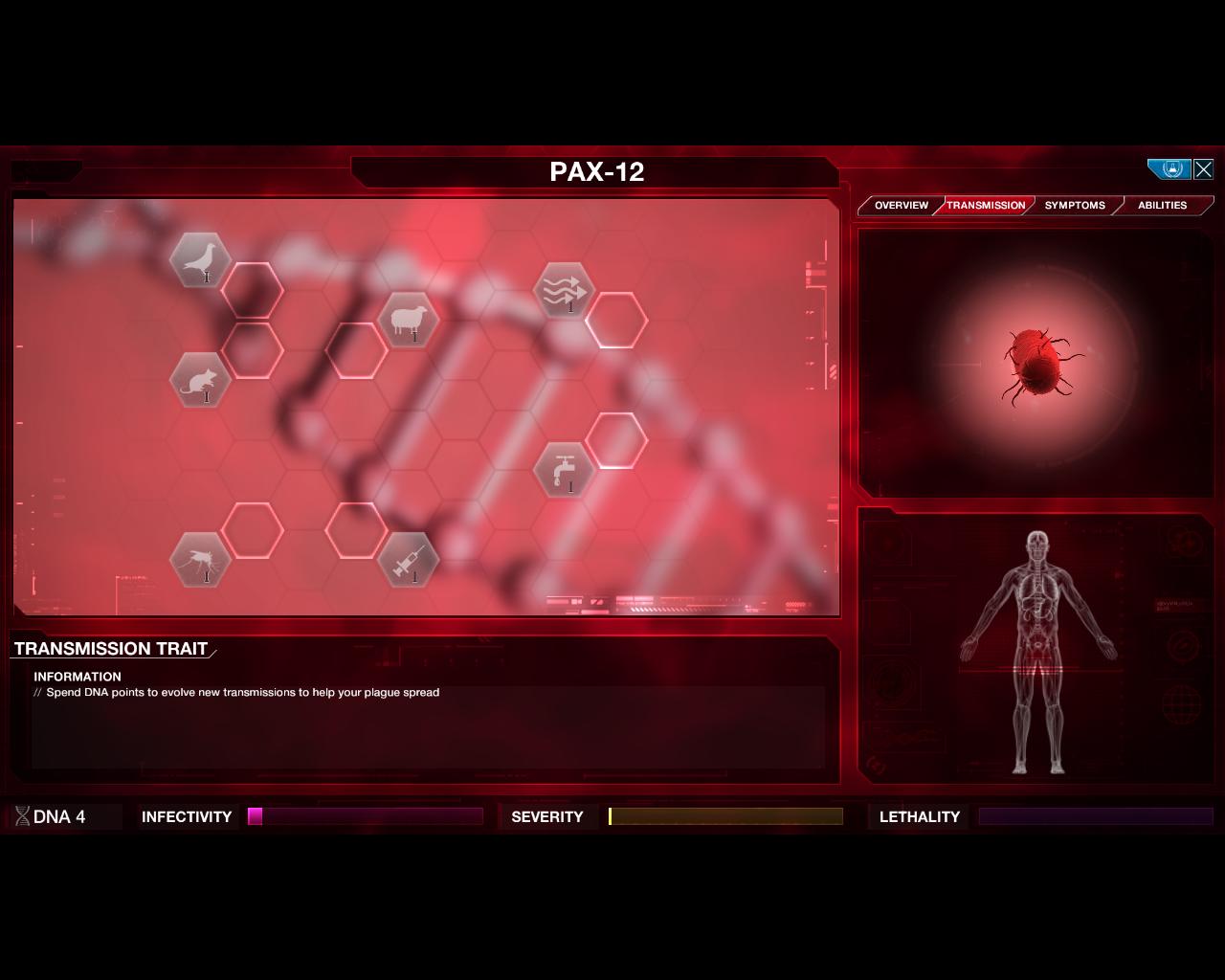Click the DNA 4 counter
This screenshot has width=1225, height=980.
59,816
